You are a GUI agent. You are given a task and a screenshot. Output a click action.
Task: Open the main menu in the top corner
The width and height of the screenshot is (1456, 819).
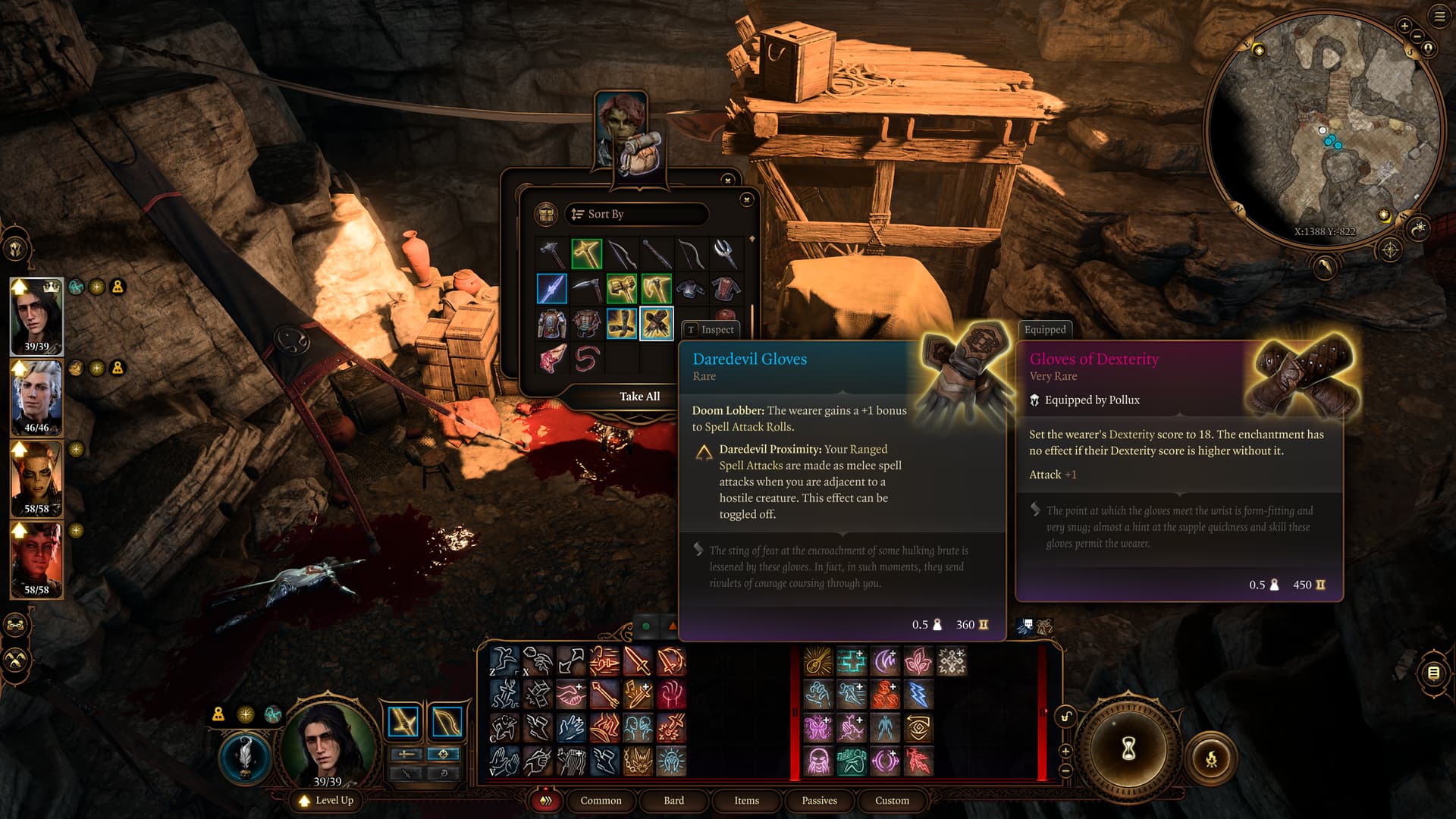[x=1439, y=16]
